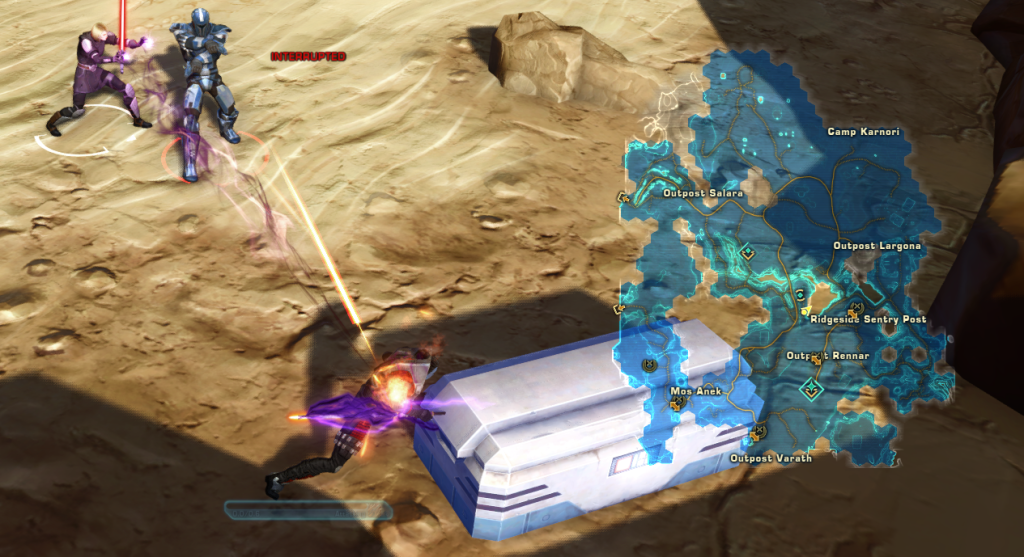Select the Mos Anek map location

click(695, 391)
